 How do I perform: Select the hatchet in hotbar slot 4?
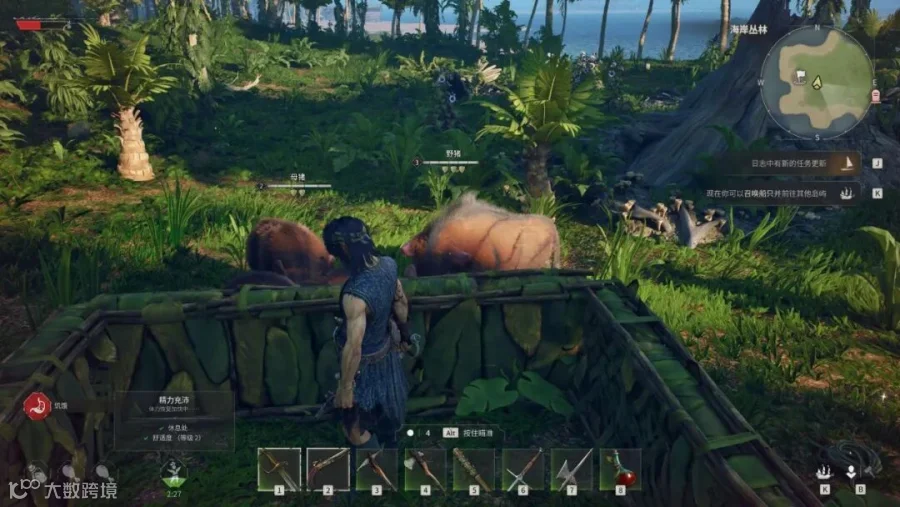pyautogui.click(x=425, y=469)
